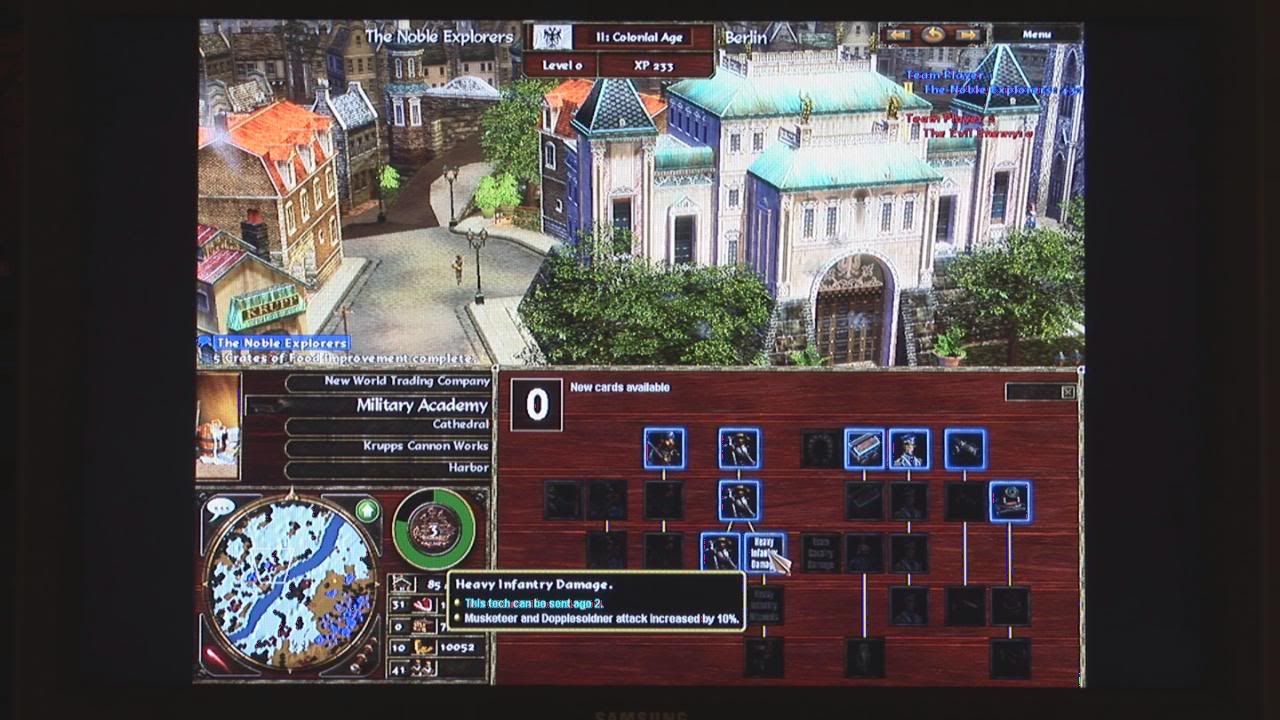Screen dimensions: 1280x720
Task: Select the glowing officer portrait card
Action: click(x=909, y=449)
